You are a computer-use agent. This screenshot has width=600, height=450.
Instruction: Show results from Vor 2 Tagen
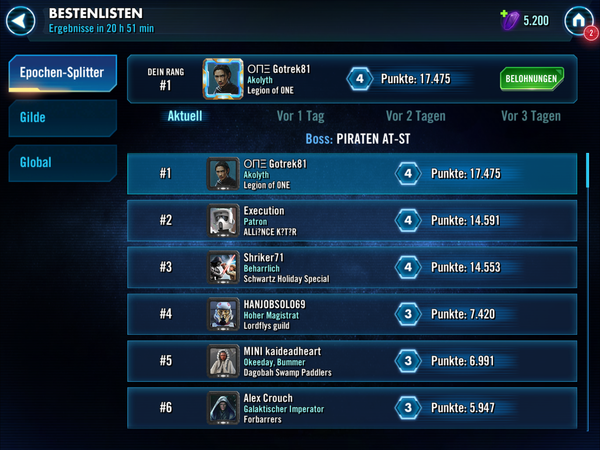point(414,115)
